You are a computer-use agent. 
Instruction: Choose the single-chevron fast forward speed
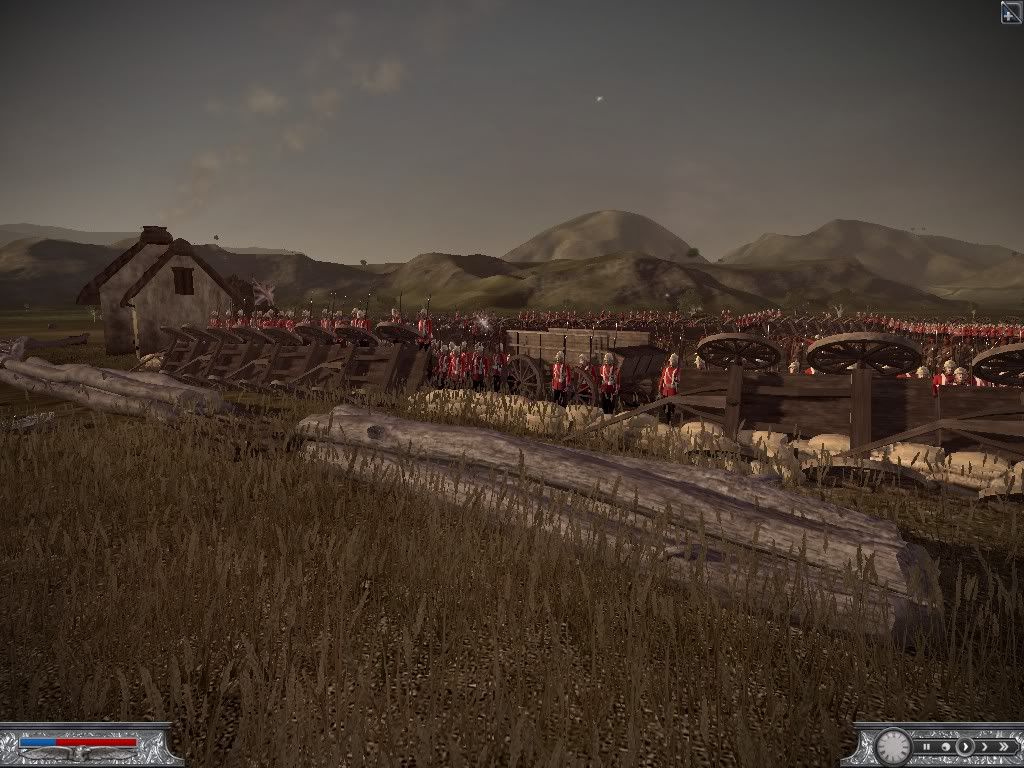tap(985, 747)
